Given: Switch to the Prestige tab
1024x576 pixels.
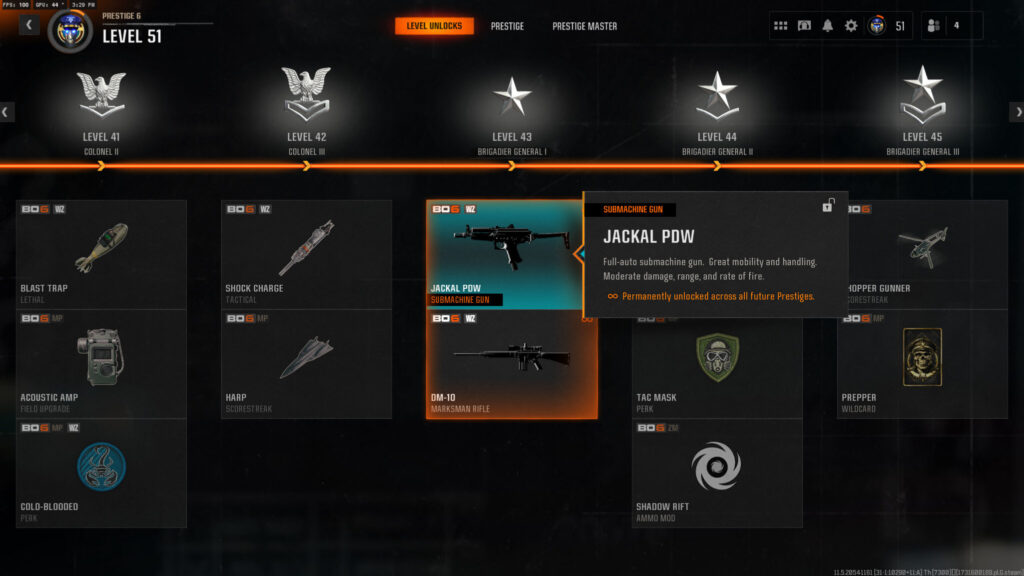Looking at the screenshot, I should click(x=507, y=26).
